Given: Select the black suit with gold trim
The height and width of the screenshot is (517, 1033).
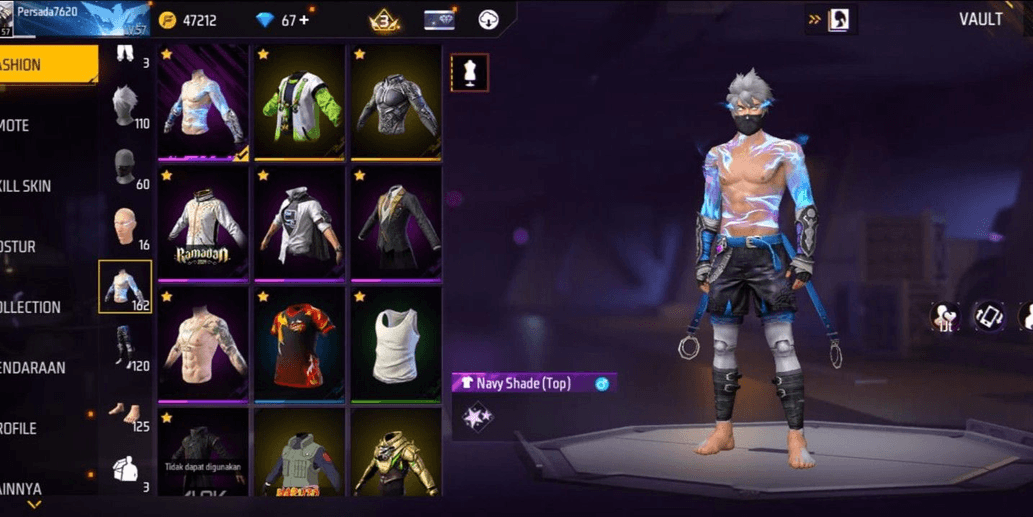Looking at the screenshot, I should [x=396, y=223].
